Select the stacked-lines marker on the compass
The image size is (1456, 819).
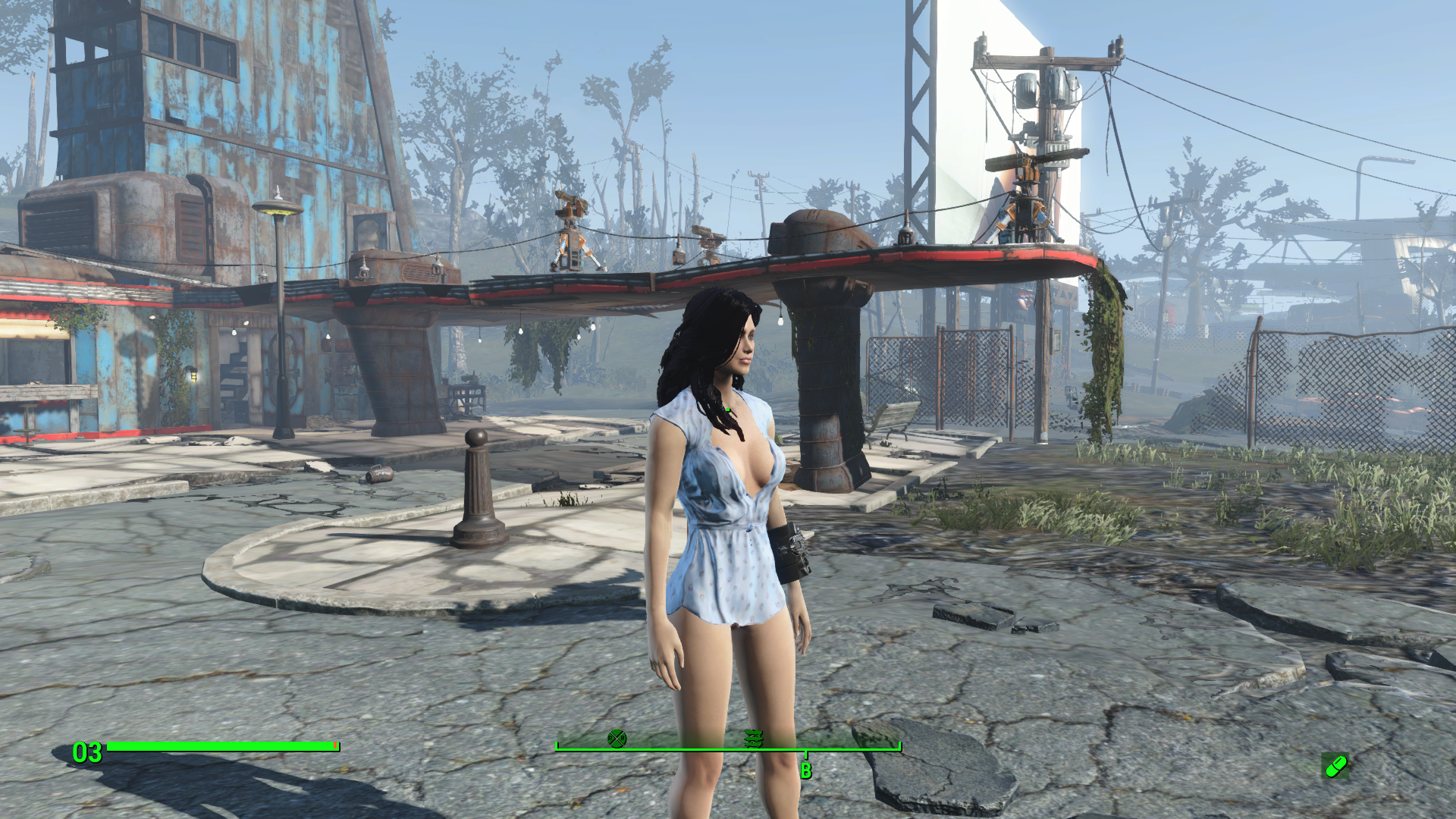753,738
